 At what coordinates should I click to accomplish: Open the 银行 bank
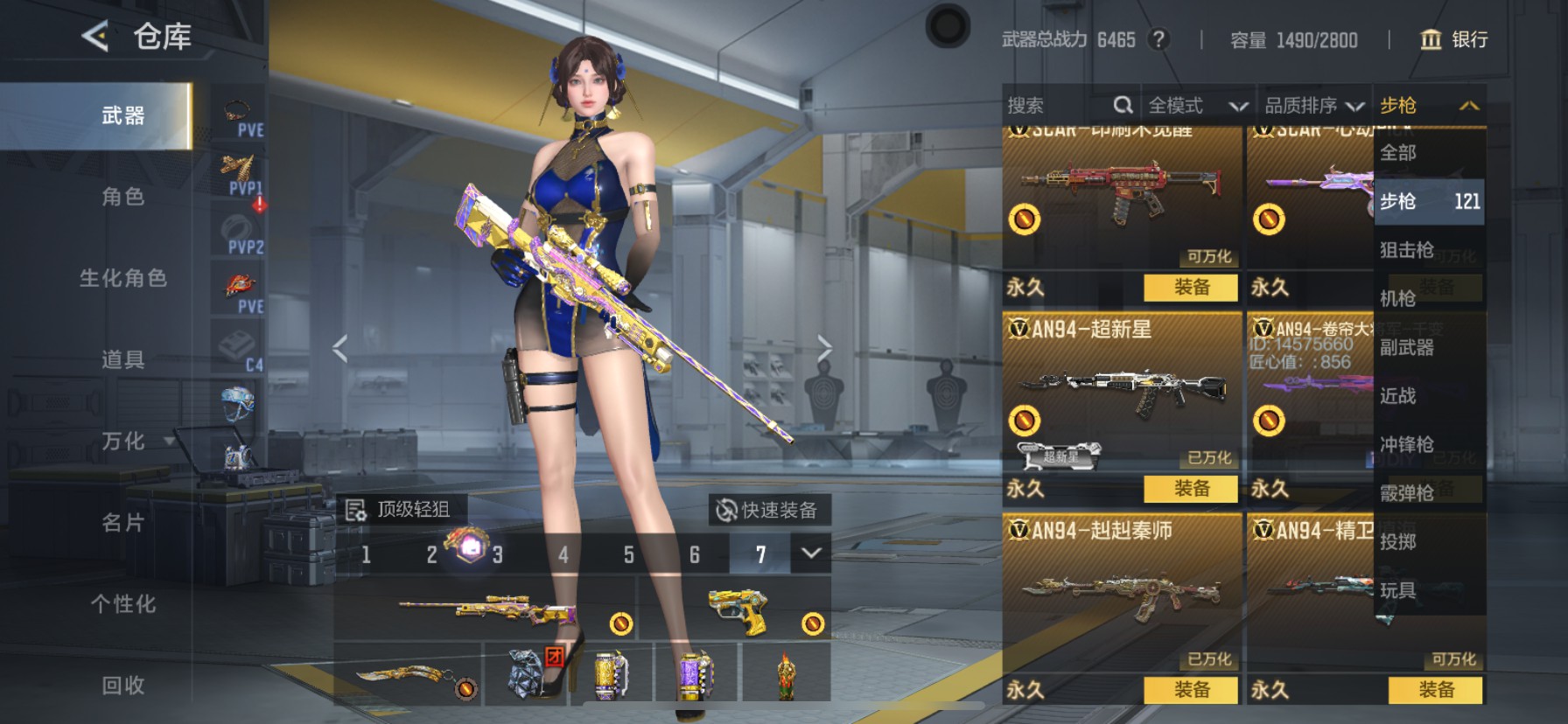coord(1453,39)
